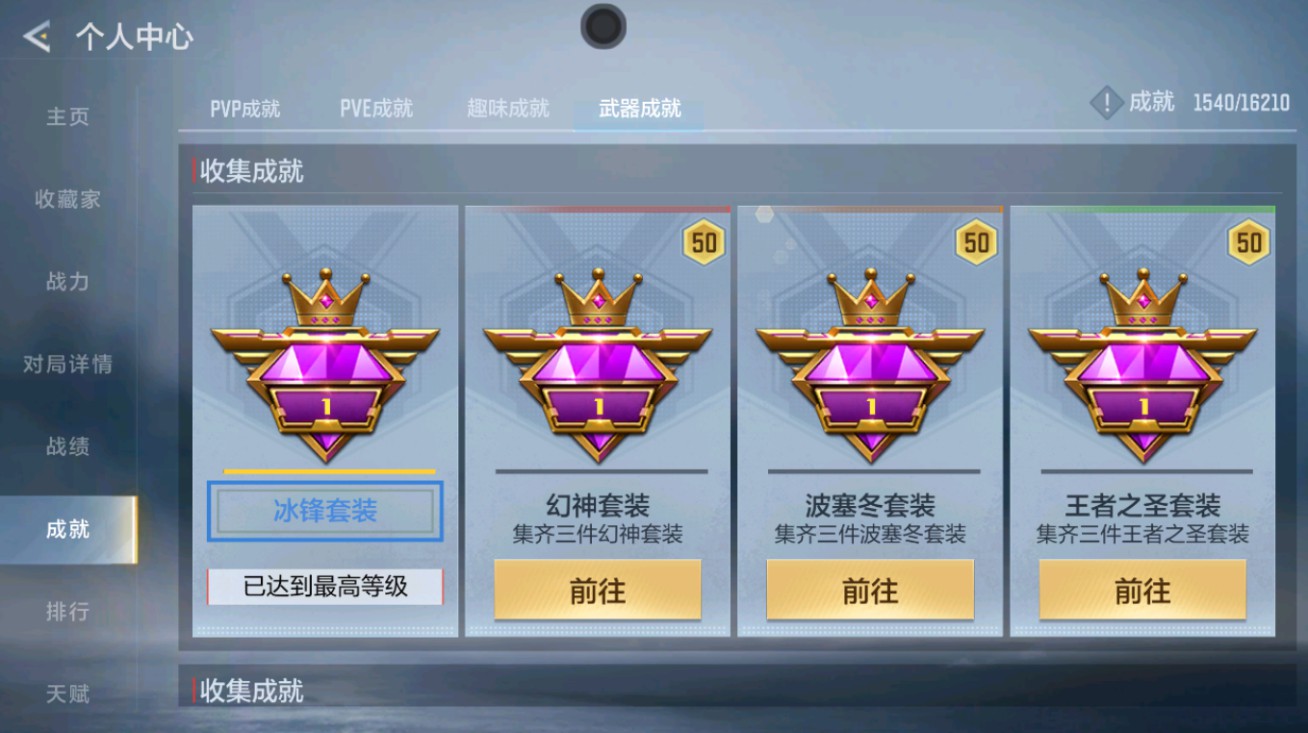Tap the 50-point hexagon on 王者之圣套装 card

pos(1248,242)
